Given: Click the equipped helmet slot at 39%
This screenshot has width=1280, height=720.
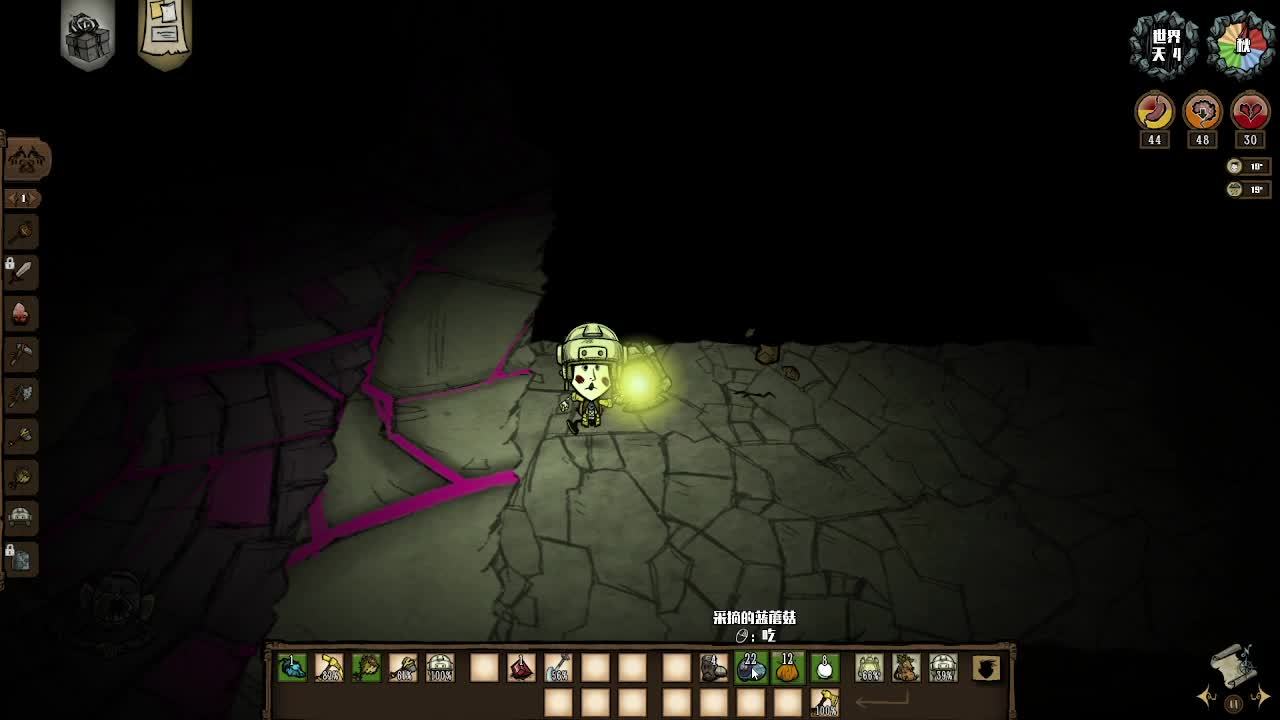Looking at the screenshot, I should coord(943,668).
